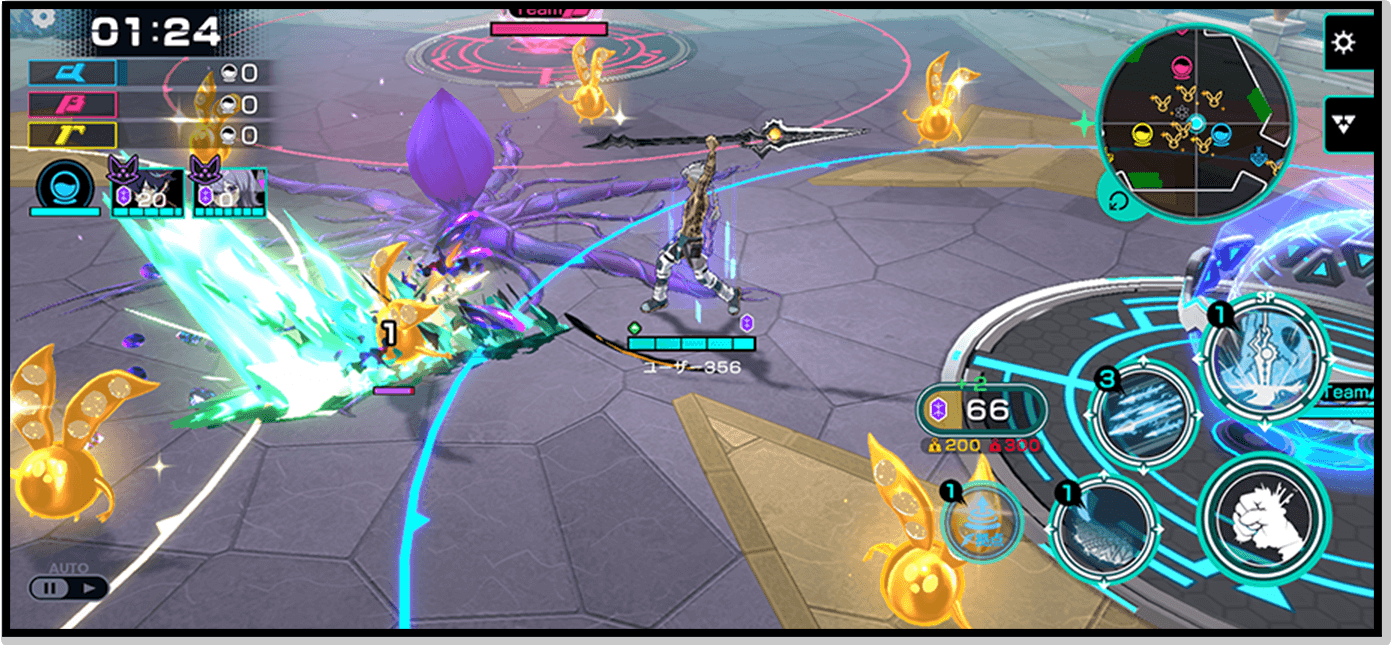Image resolution: width=1392 pixels, height=645 pixels.
Task: Activate the small return-to-base skill icon
Action: [981, 520]
